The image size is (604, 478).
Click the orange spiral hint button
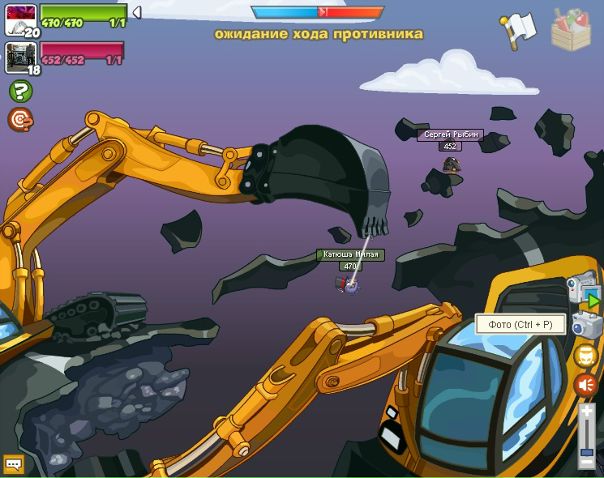[20, 120]
